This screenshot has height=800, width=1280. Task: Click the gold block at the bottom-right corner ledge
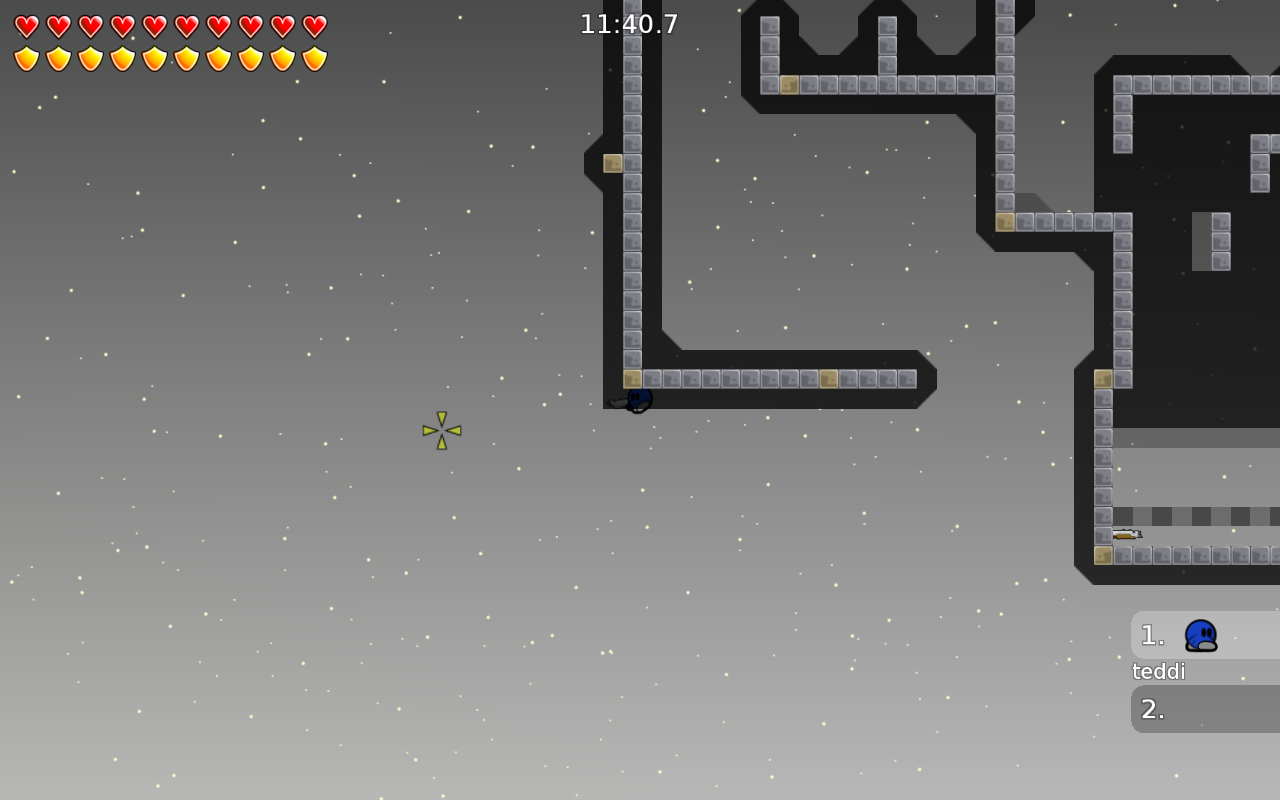pyautogui.click(x=1104, y=553)
